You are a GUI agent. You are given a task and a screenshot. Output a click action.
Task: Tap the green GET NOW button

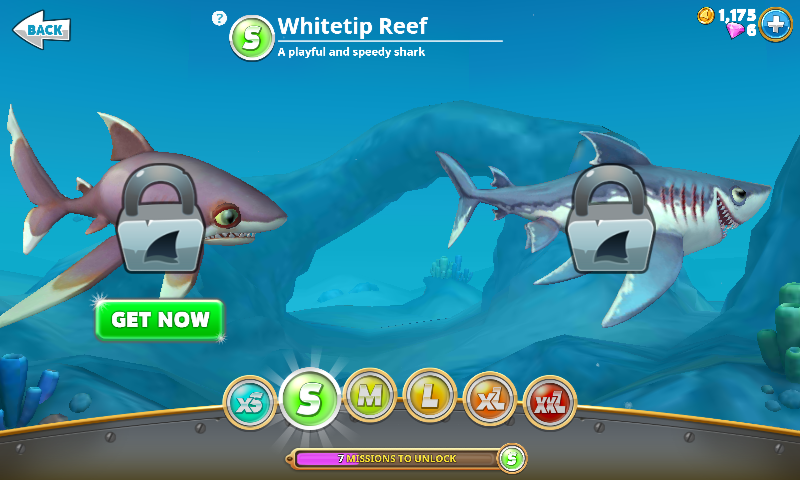coord(160,320)
